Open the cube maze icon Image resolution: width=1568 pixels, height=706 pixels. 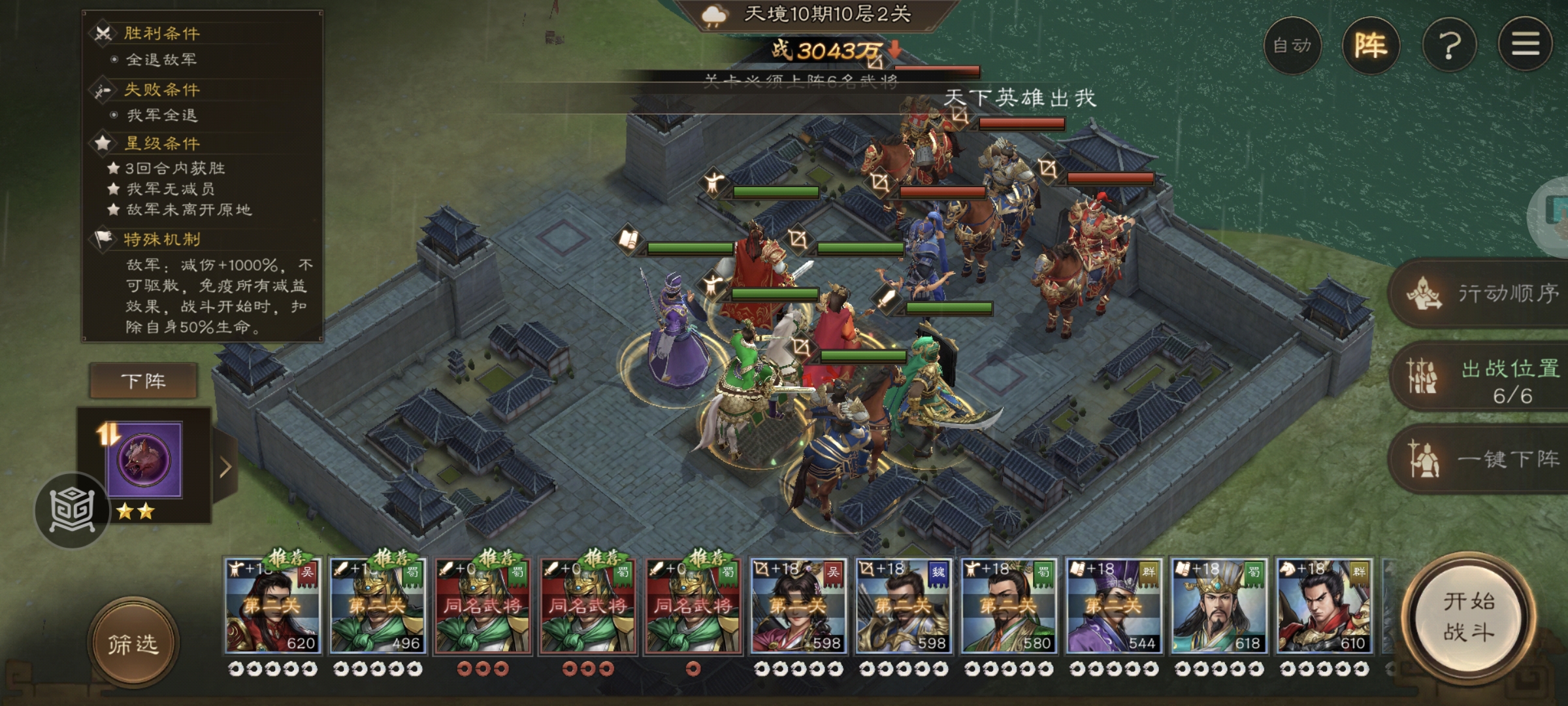[x=72, y=510]
